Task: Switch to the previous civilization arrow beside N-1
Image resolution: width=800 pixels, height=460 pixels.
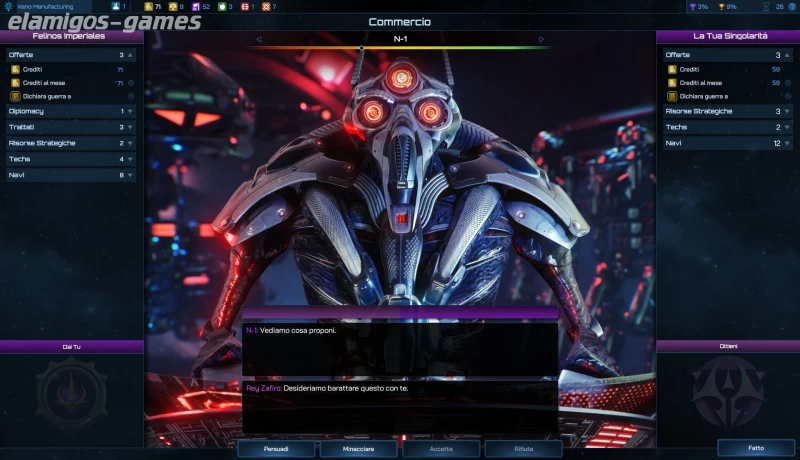Action: [x=259, y=40]
